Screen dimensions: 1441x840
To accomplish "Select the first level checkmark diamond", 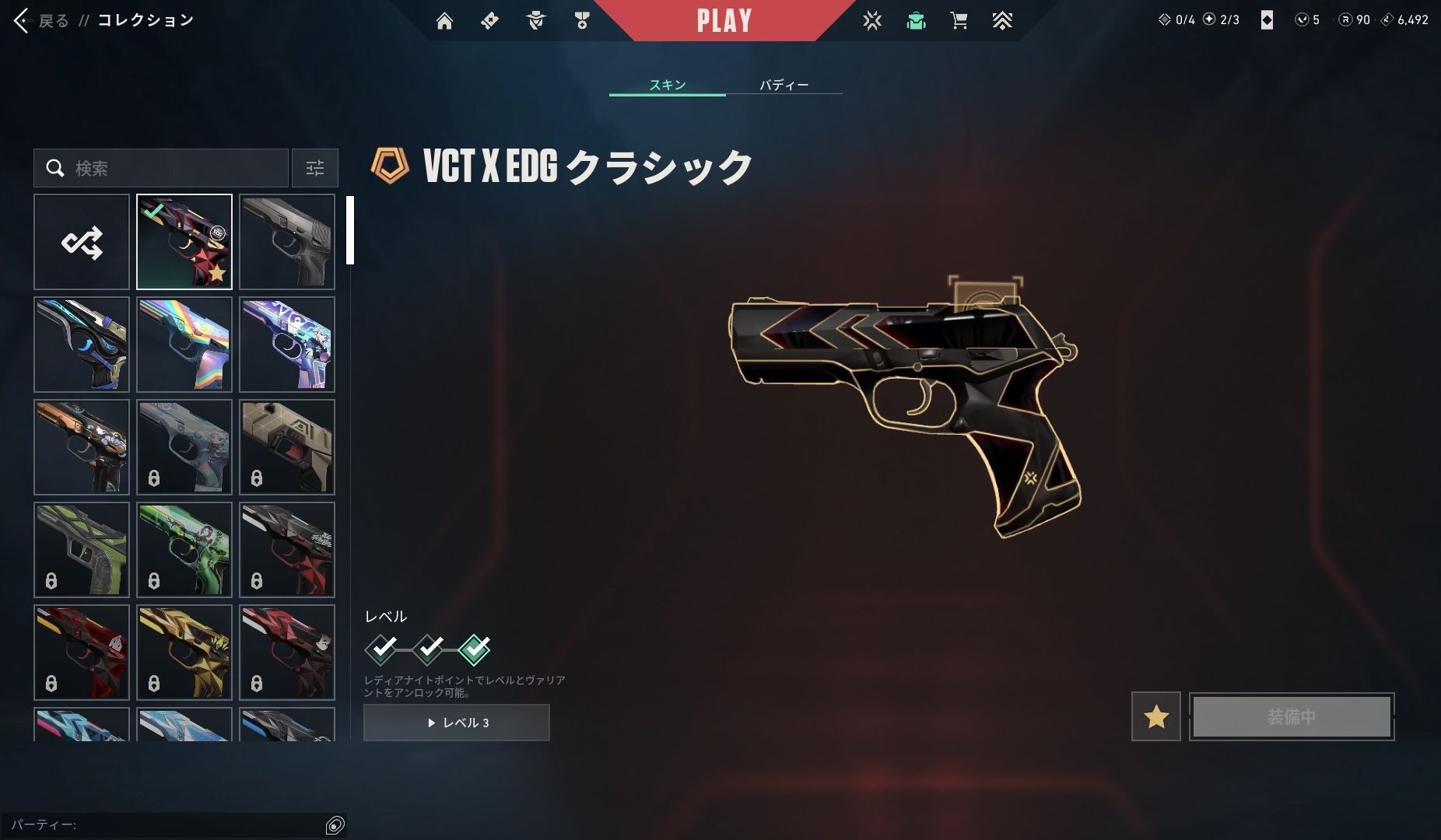I will [x=381, y=649].
